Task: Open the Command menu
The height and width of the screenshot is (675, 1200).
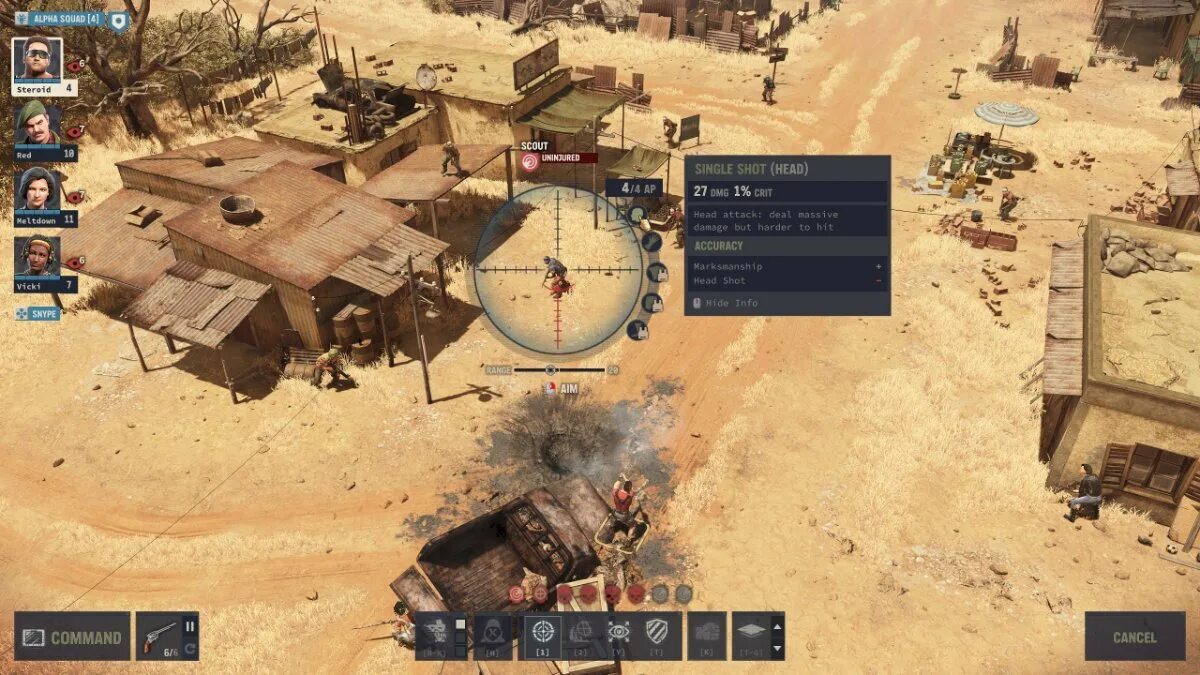Action: pyautogui.click(x=72, y=637)
